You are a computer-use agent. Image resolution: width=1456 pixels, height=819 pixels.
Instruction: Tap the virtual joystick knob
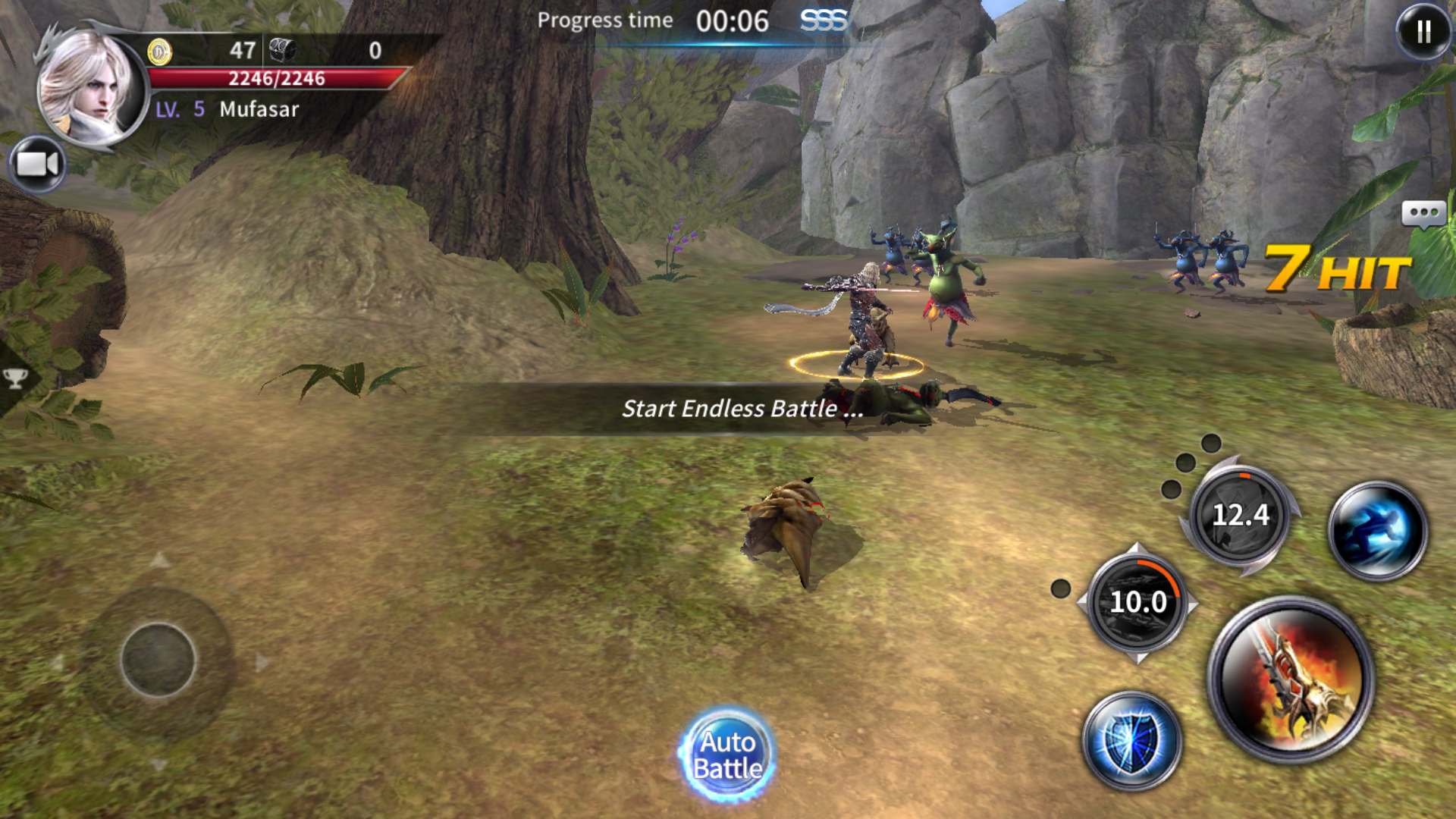158,660
